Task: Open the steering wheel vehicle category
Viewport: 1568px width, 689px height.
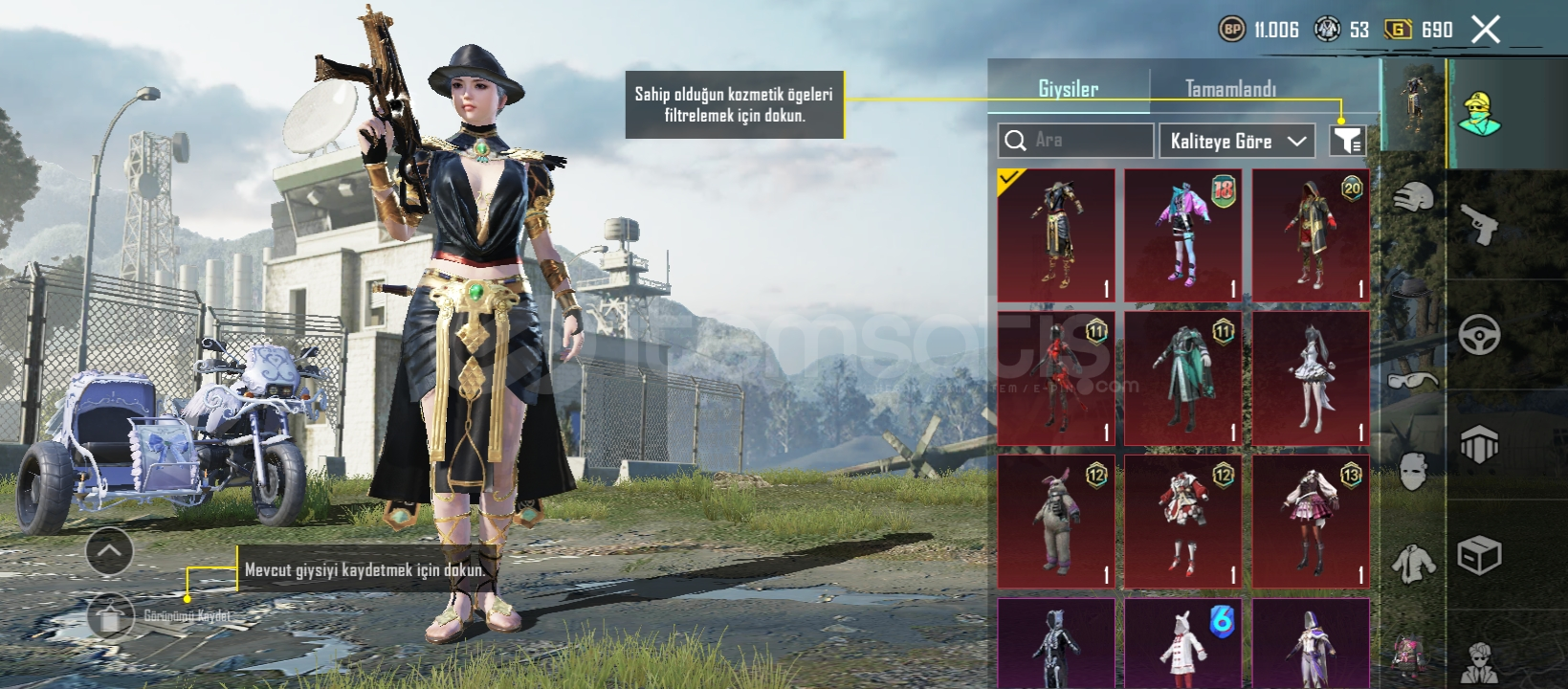Action: (x=1479, y=334)
